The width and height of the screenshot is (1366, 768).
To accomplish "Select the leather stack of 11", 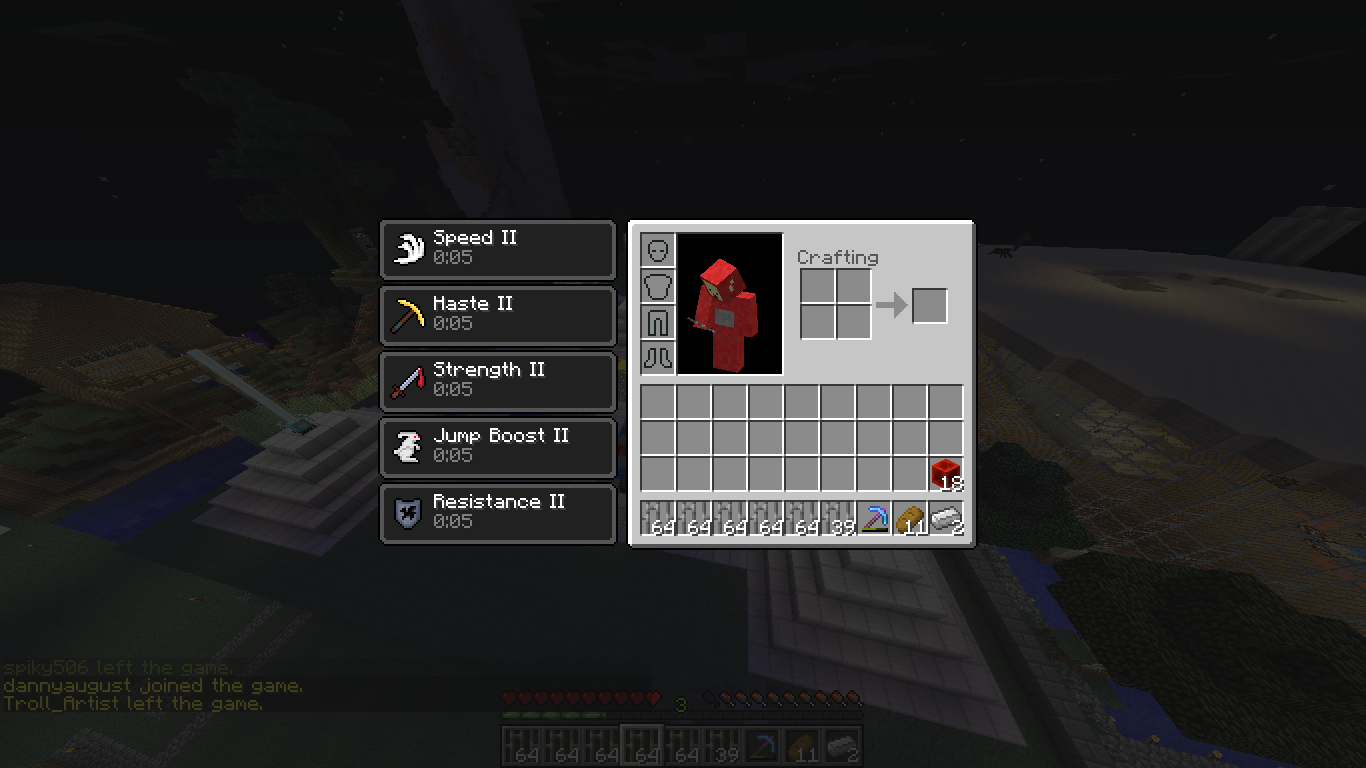I will click(911, 518).
